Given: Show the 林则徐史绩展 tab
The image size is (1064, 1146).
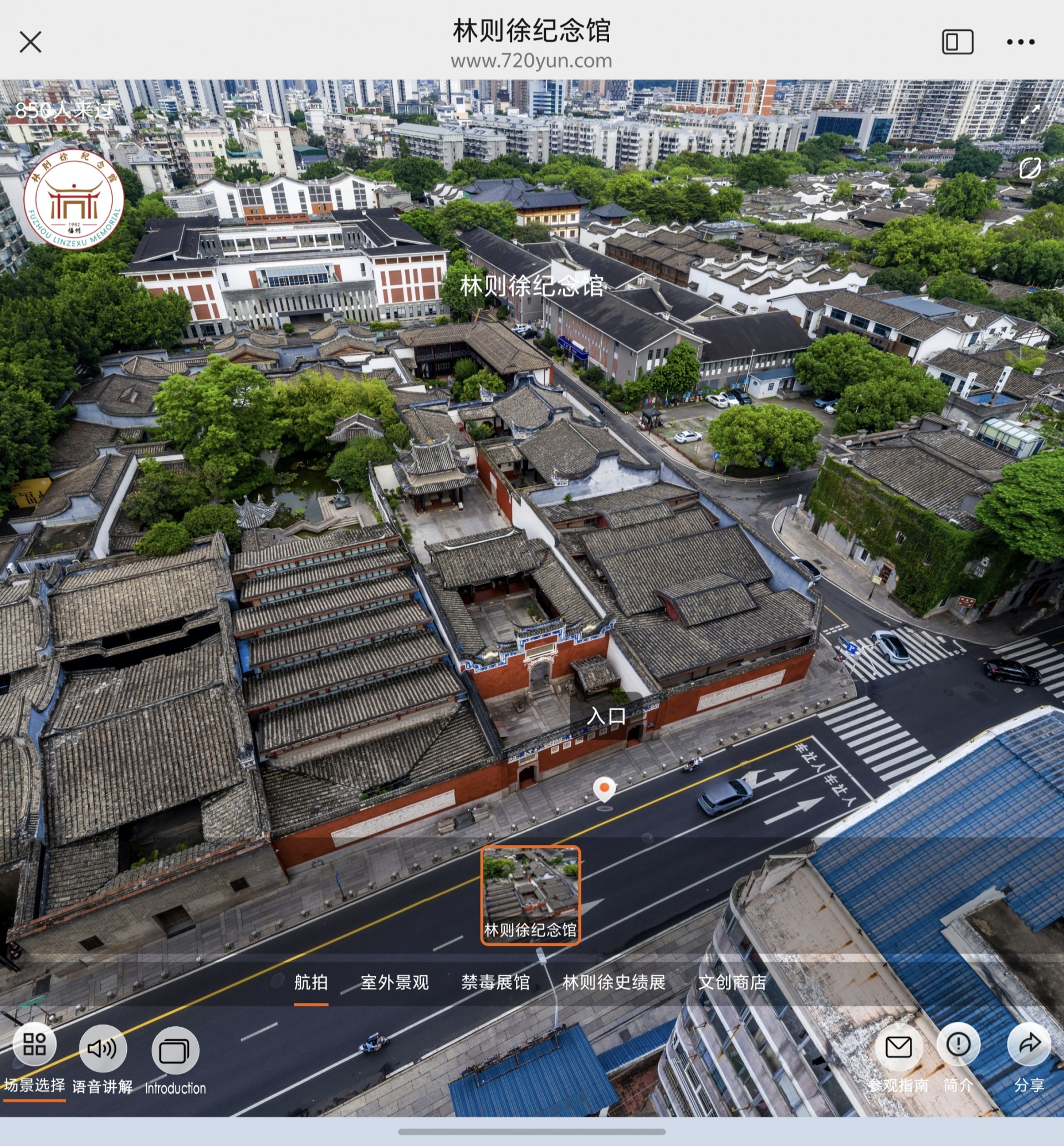Looking at the screenshot, I should (x=614, y=982).
